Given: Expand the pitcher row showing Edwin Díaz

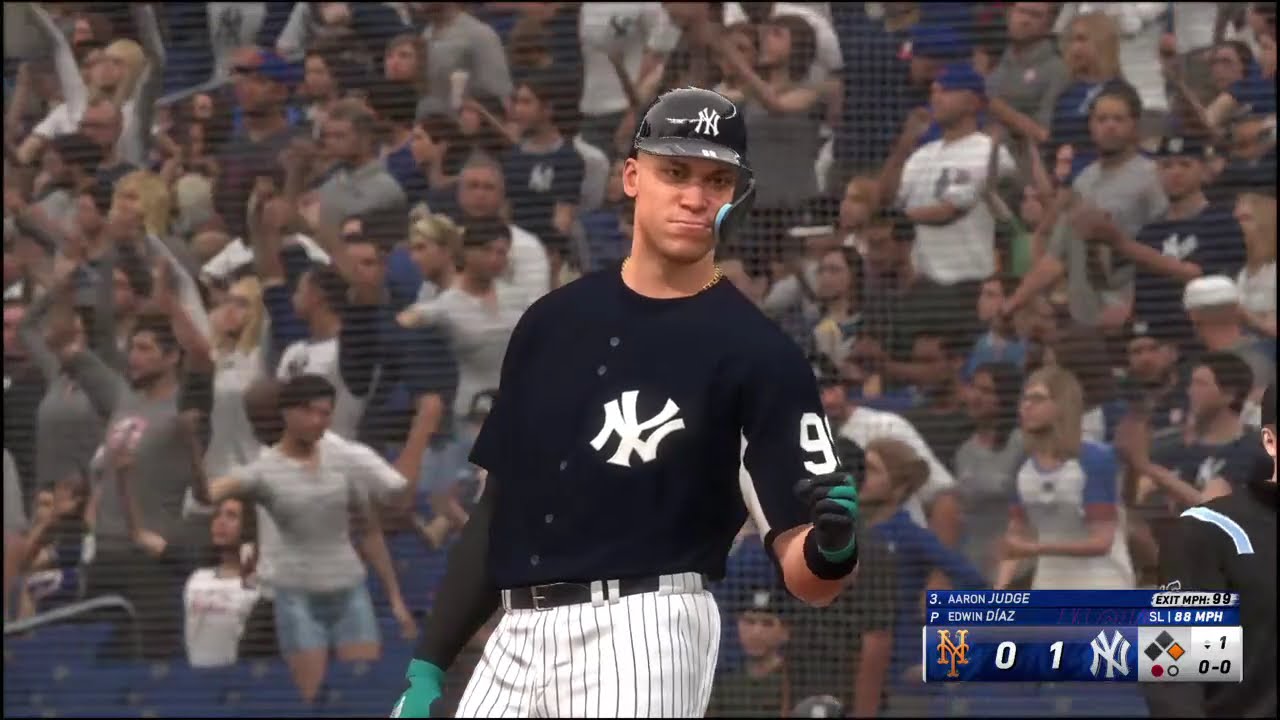Looking at the screenshot, I should click(x=982, y=616).
